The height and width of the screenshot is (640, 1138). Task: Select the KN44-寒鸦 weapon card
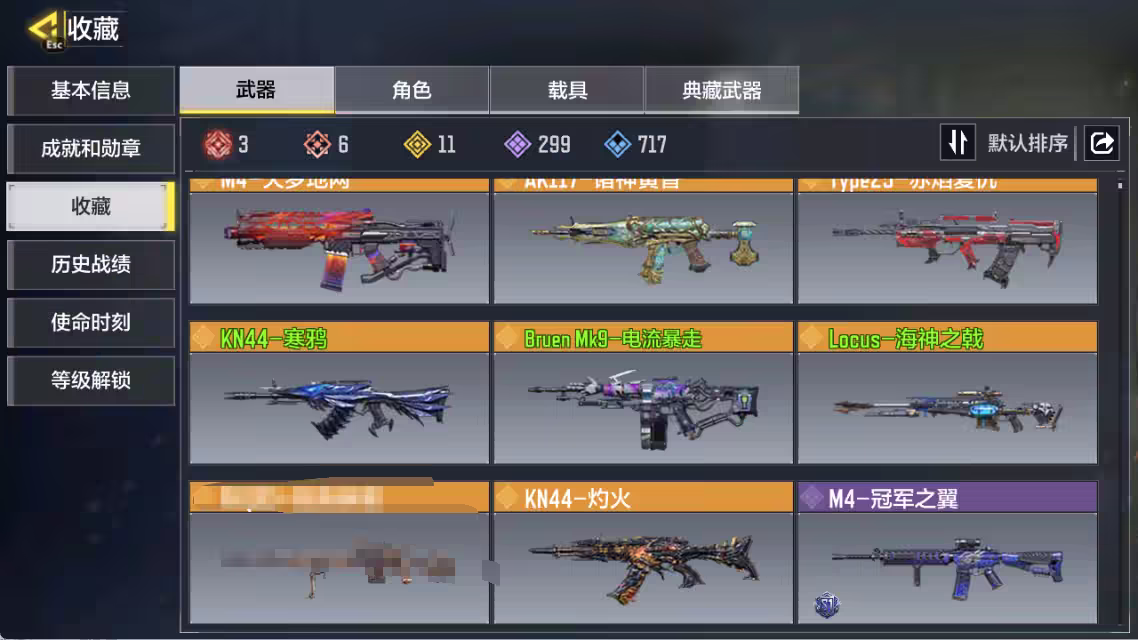pos(339,393)
